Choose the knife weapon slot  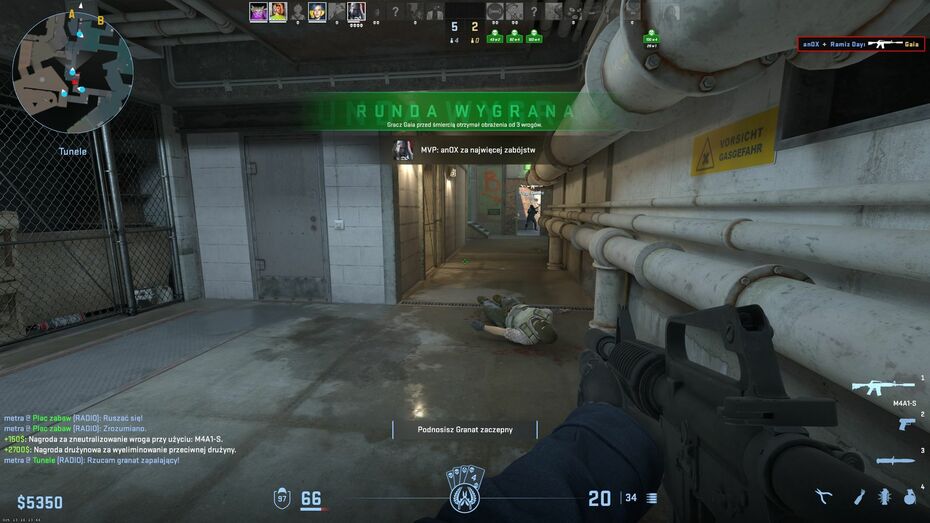(x=895, y=460)
